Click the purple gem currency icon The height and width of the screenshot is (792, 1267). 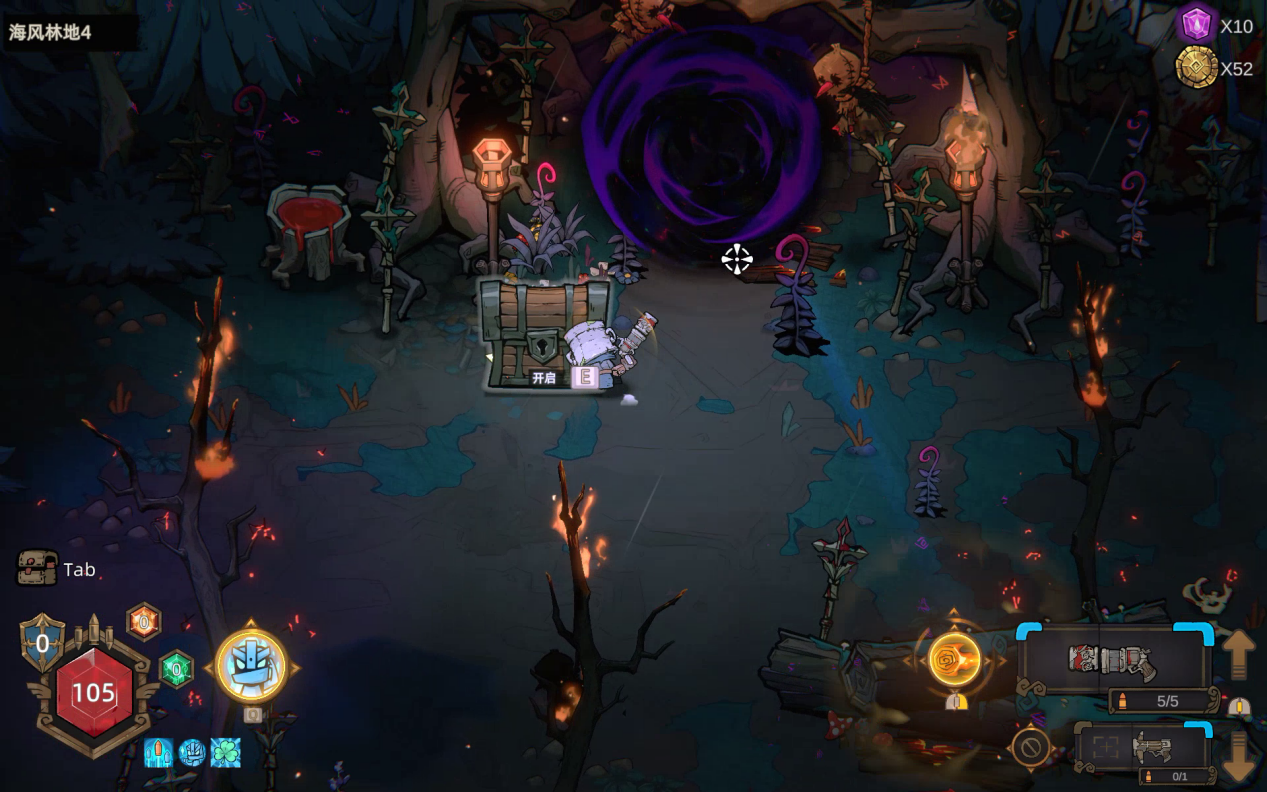pyautogui.click(x=1196, y=24)
